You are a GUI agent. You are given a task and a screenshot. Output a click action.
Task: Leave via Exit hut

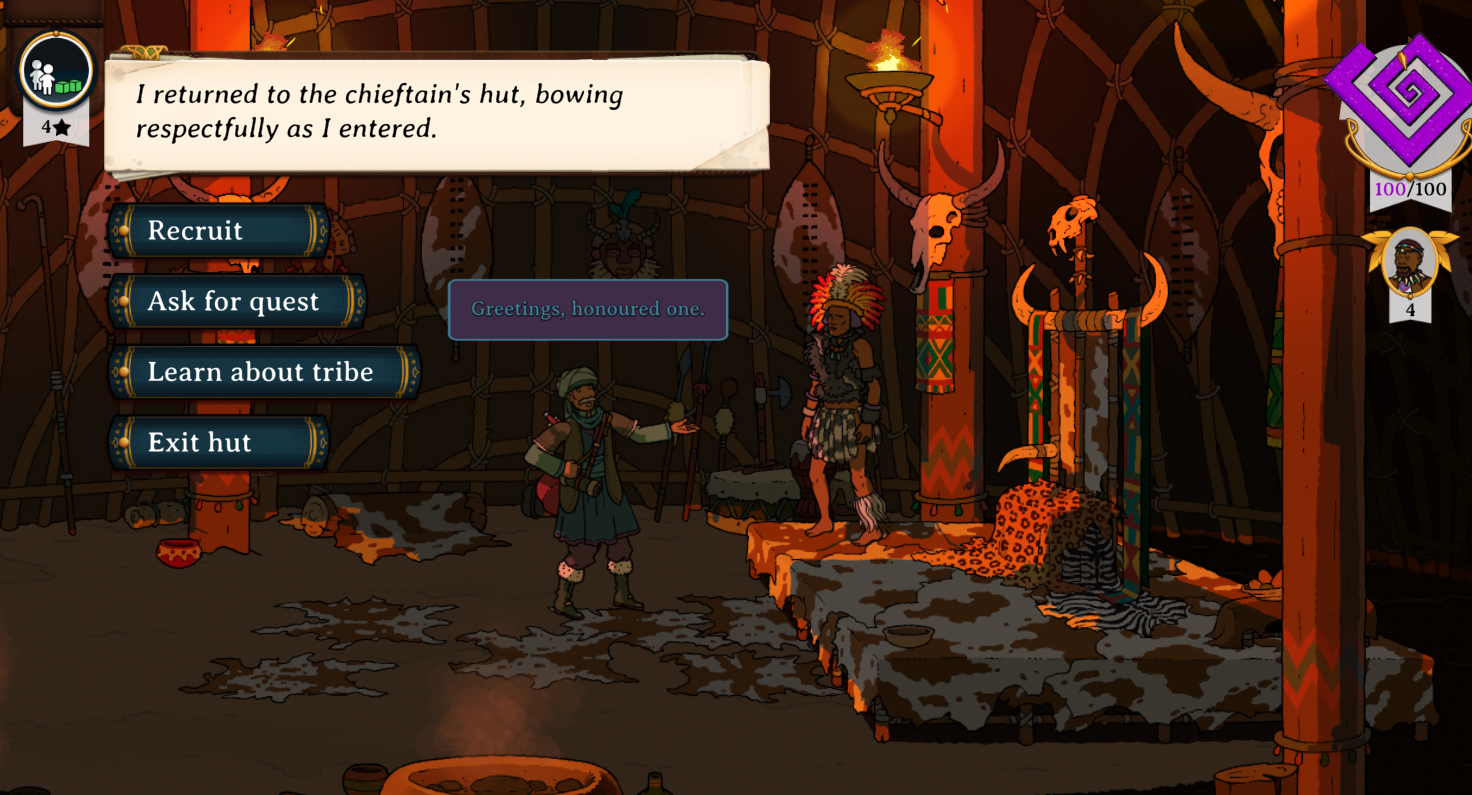(219, 443)
